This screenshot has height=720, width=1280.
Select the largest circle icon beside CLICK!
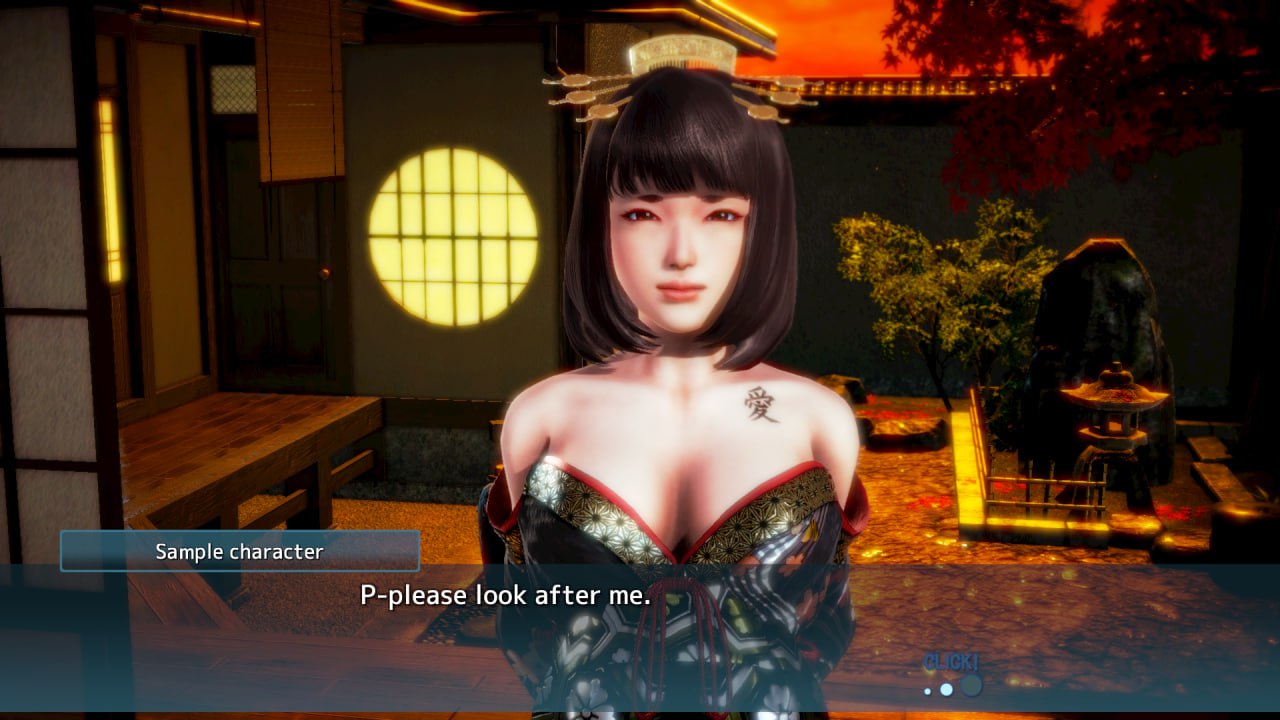(x=971, y=688)
